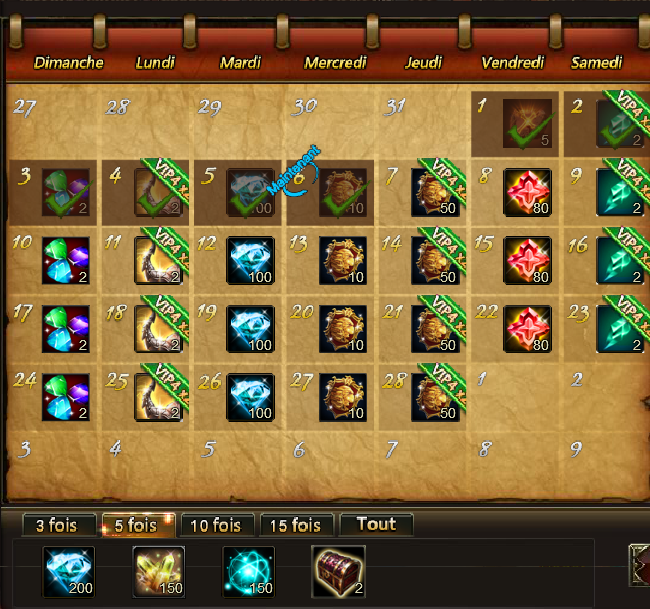
Task: Claim the day 7 VIP reward
Action: pyautogui.click(x=436, y=190)
